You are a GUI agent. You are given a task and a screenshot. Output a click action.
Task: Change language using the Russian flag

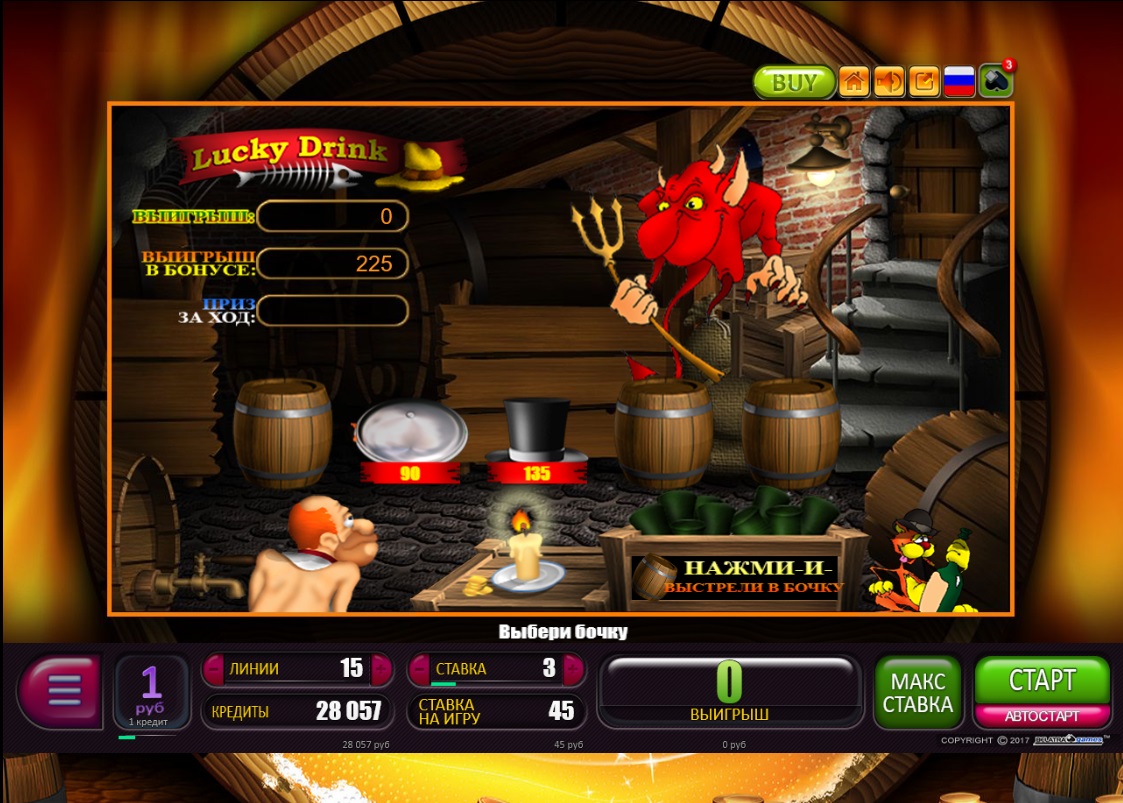959,82
